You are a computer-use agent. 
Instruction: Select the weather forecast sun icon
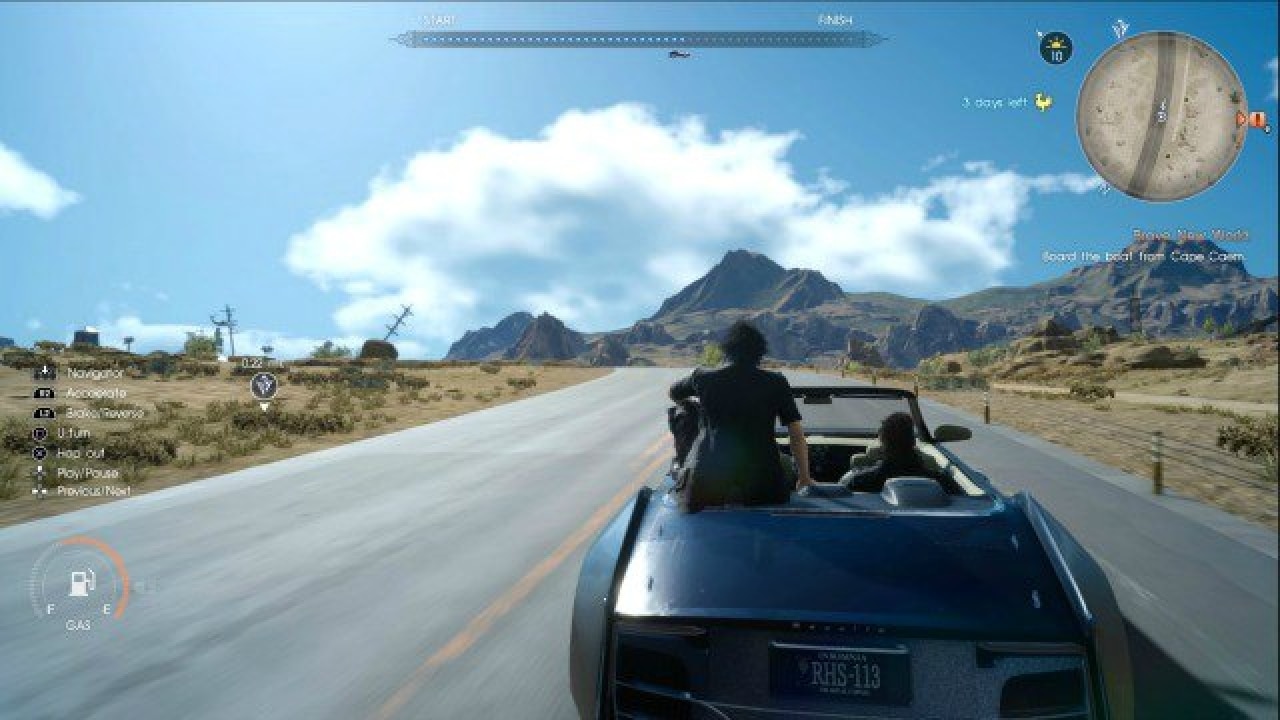[1055, 46]
